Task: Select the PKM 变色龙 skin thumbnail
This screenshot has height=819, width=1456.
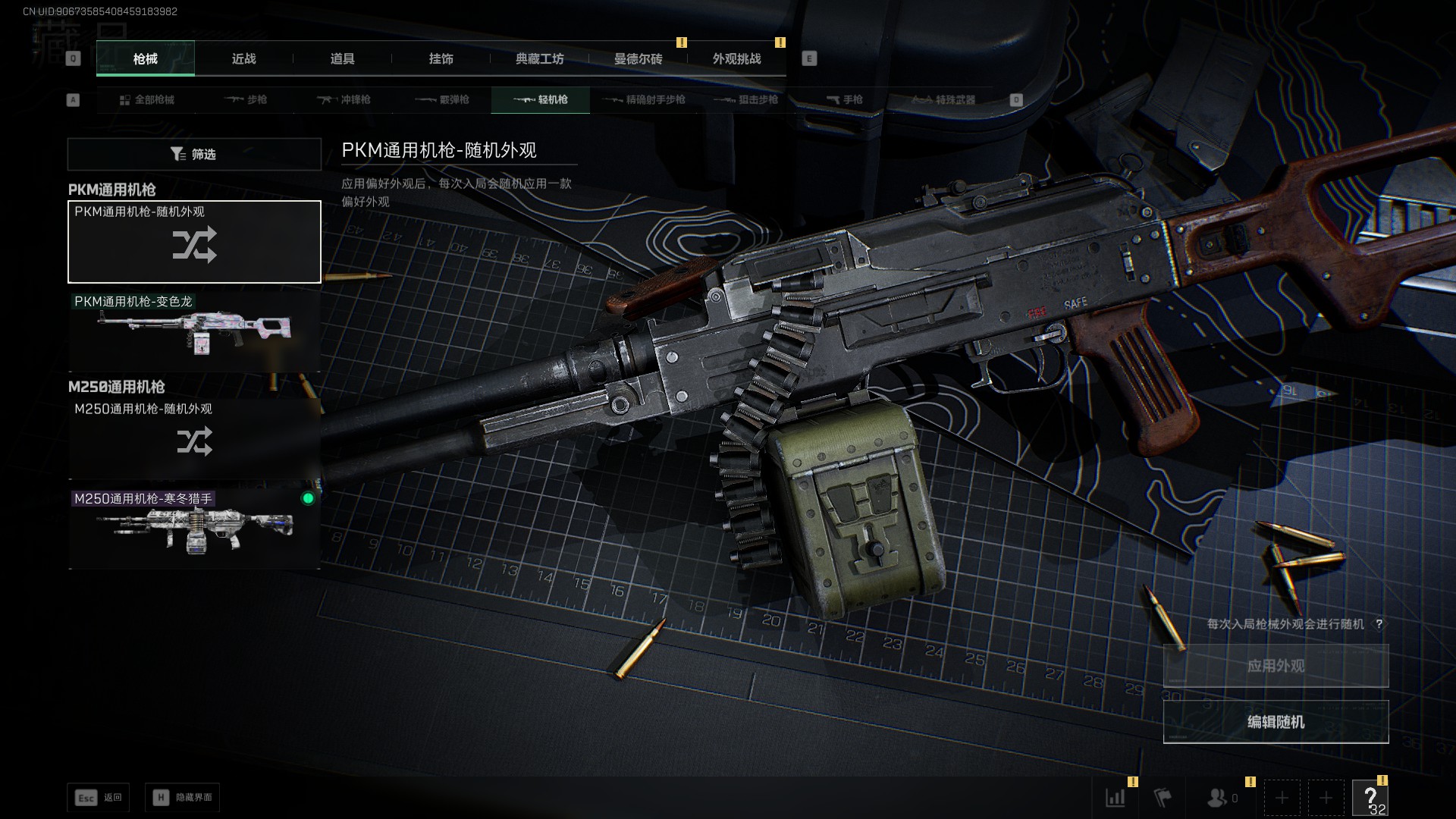Action: tap(194, 332)
